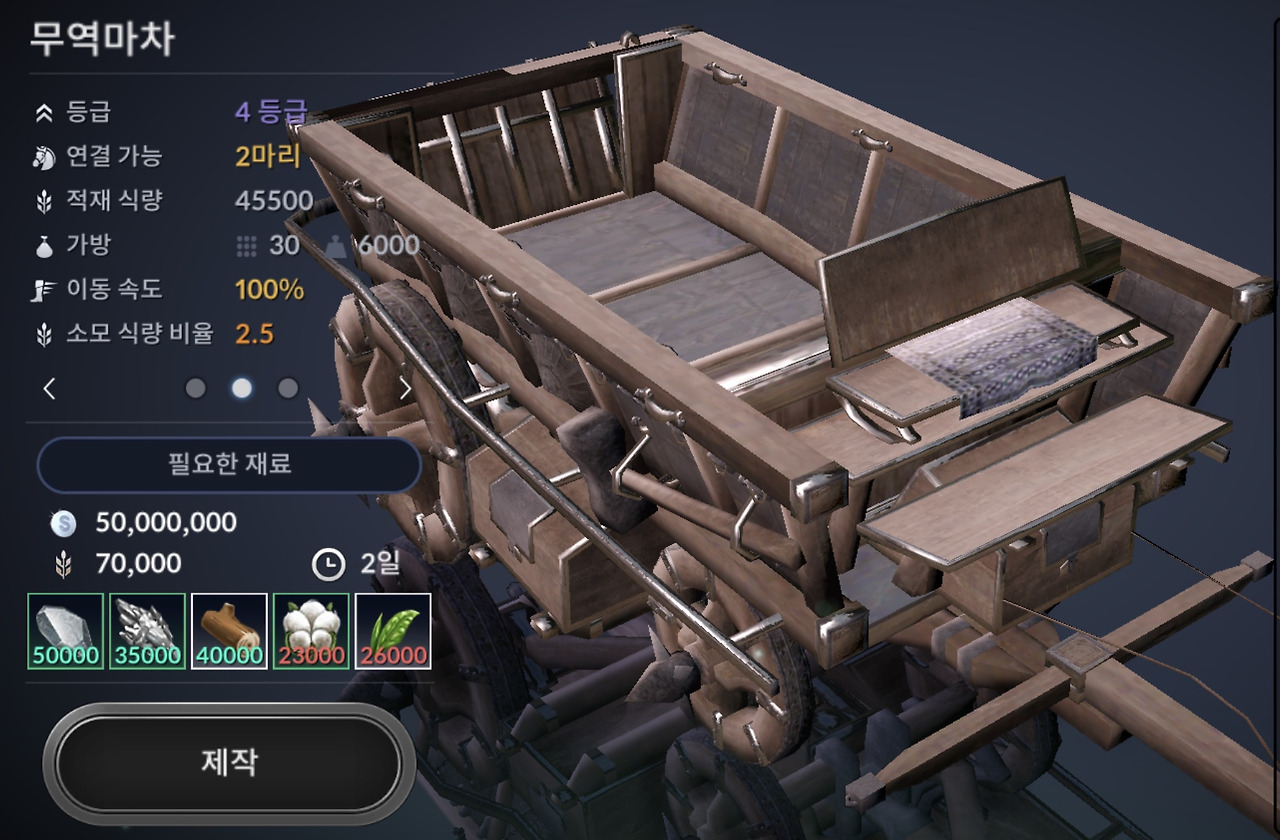Click the 제작 craft button
Screen dimensions: 1280x840
coord(229,764)
